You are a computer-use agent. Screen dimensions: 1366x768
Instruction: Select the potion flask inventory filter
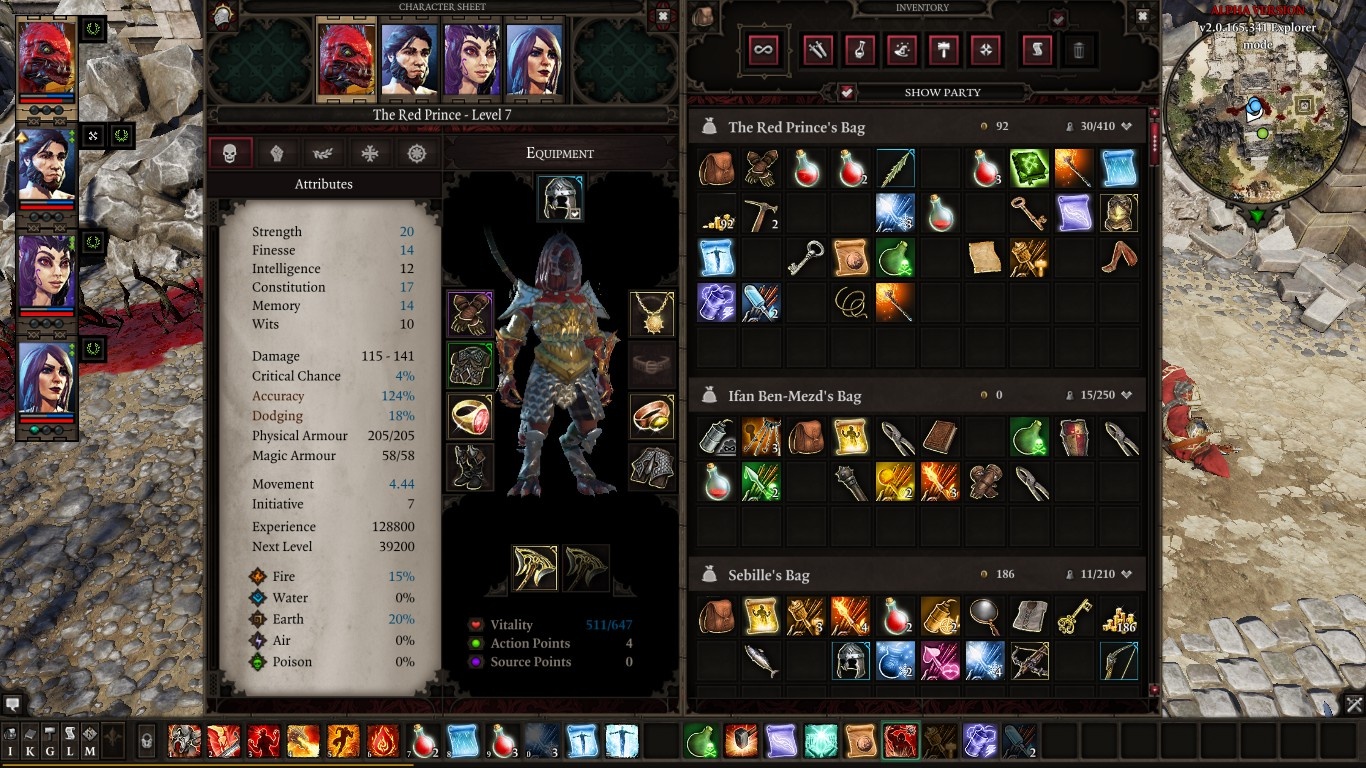coord(859,50)
